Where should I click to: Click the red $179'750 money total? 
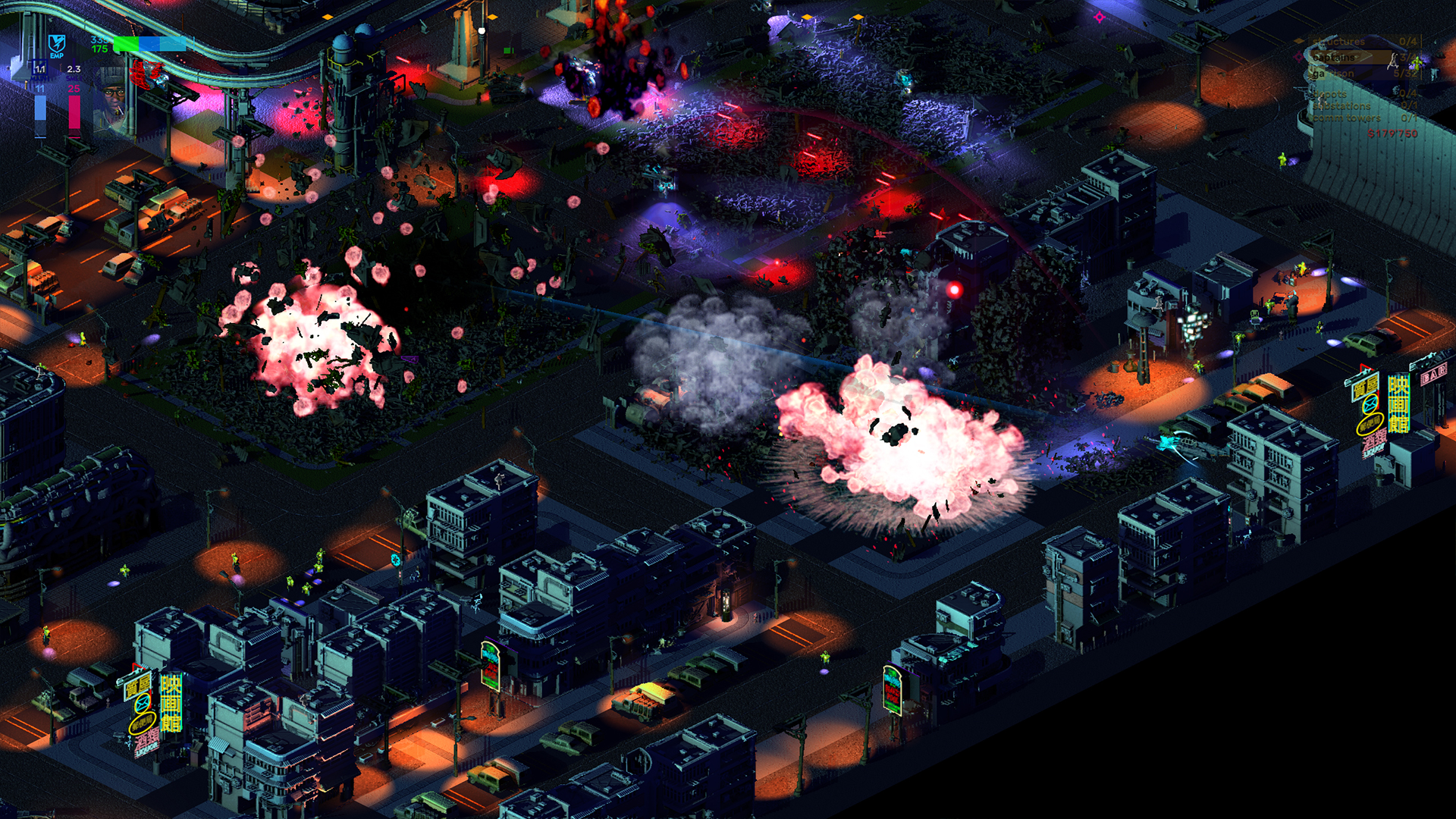1392,133
